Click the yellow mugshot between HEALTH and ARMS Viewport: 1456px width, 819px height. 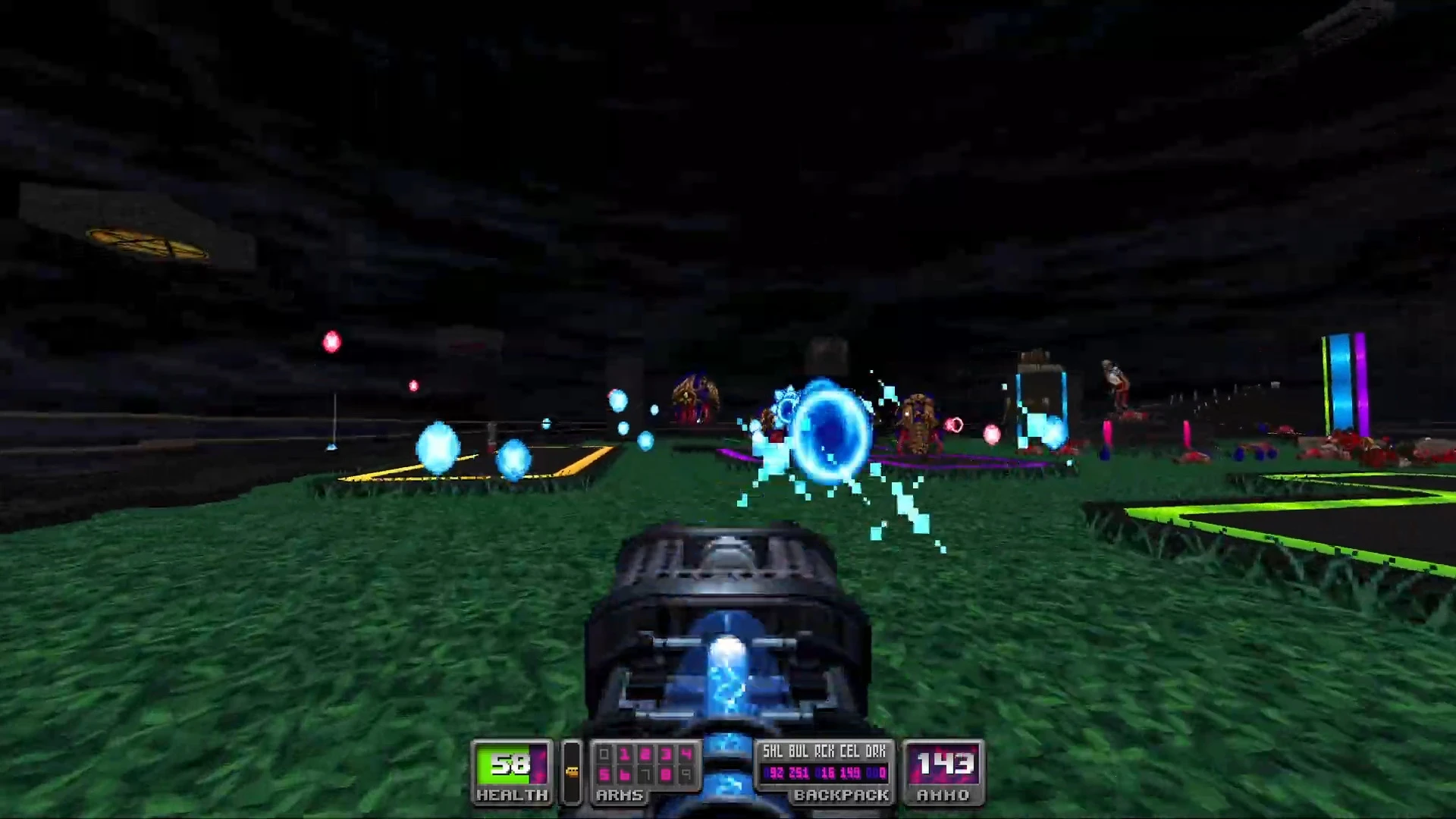tap(572, 770)
